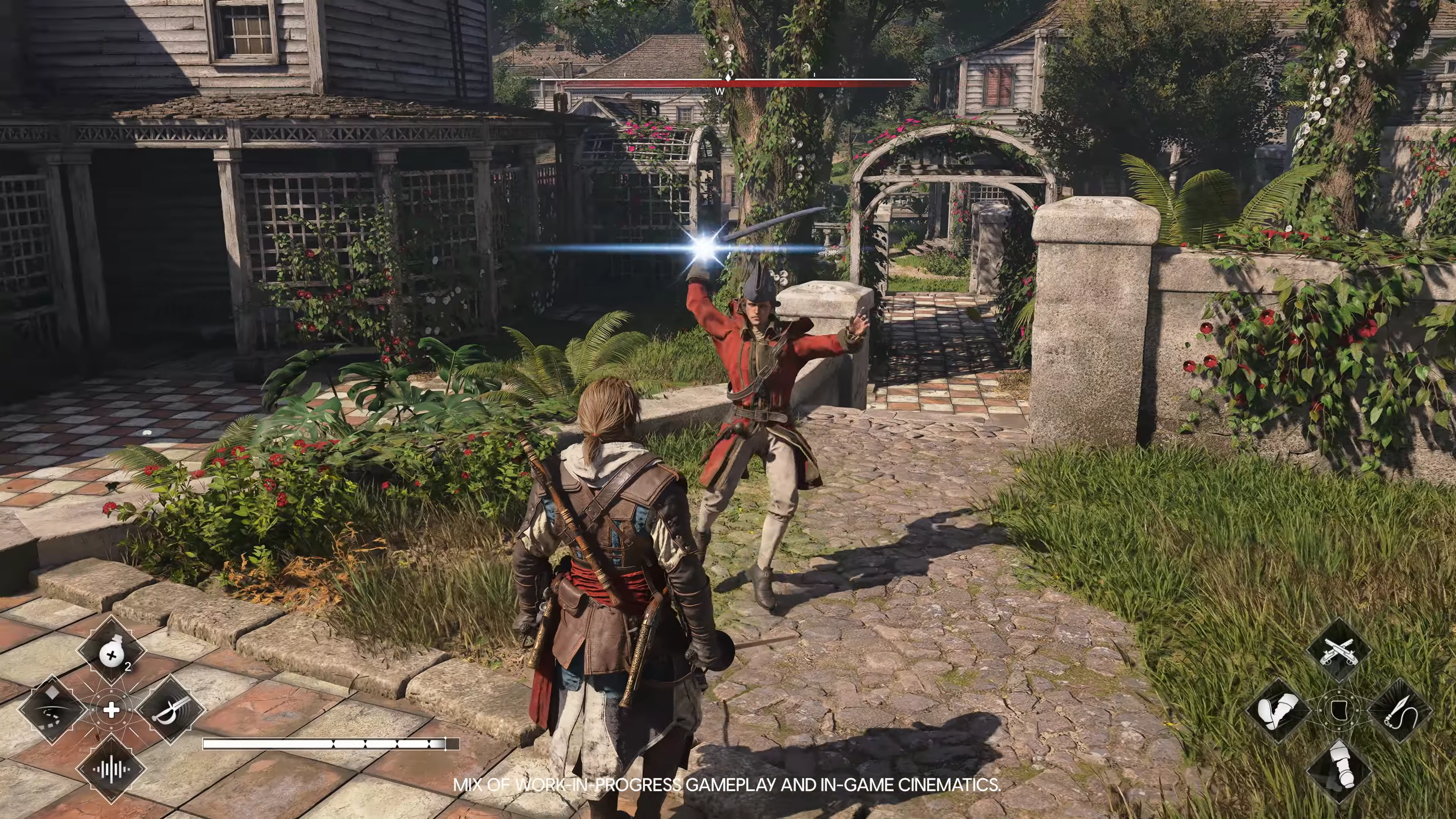This screenshot has height=819, width=1456.
Task: Click the white plus center of the left wheel
Action: [x=111, y=710]
